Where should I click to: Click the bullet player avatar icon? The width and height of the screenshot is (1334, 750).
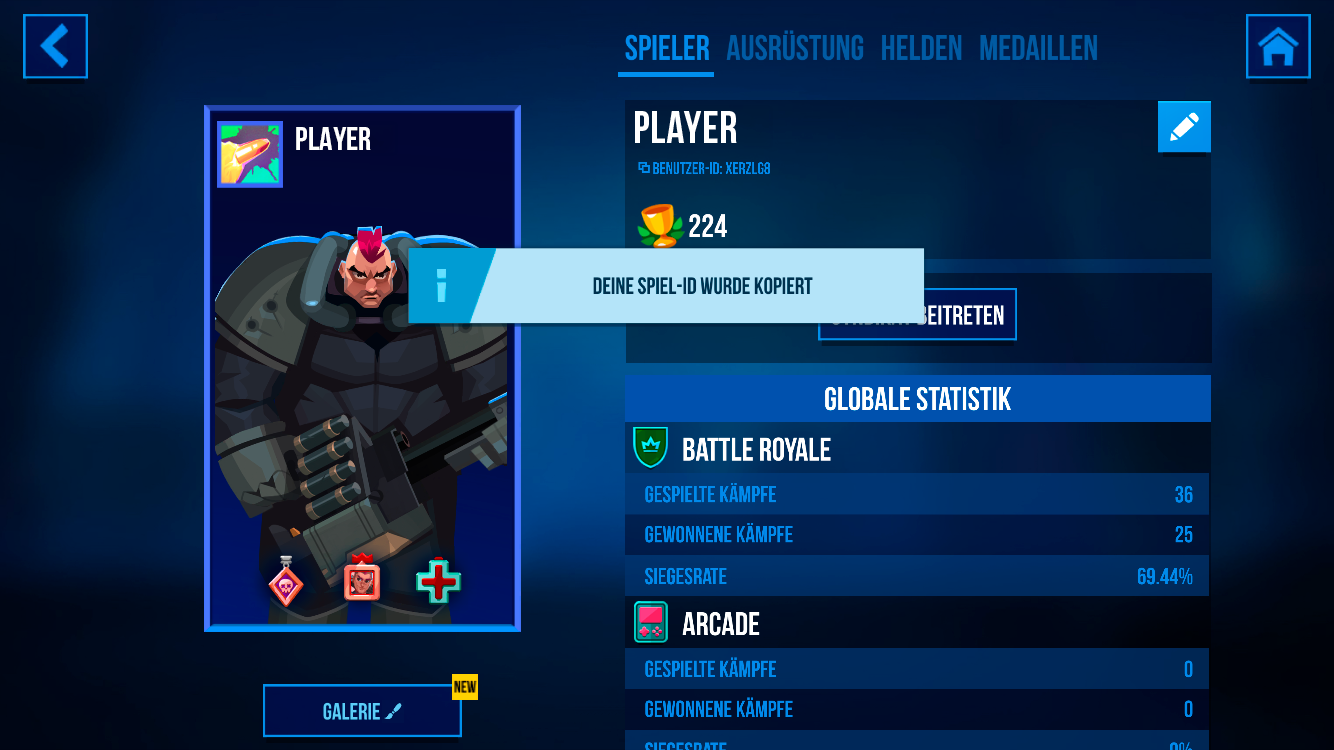(x=250, y=155)
